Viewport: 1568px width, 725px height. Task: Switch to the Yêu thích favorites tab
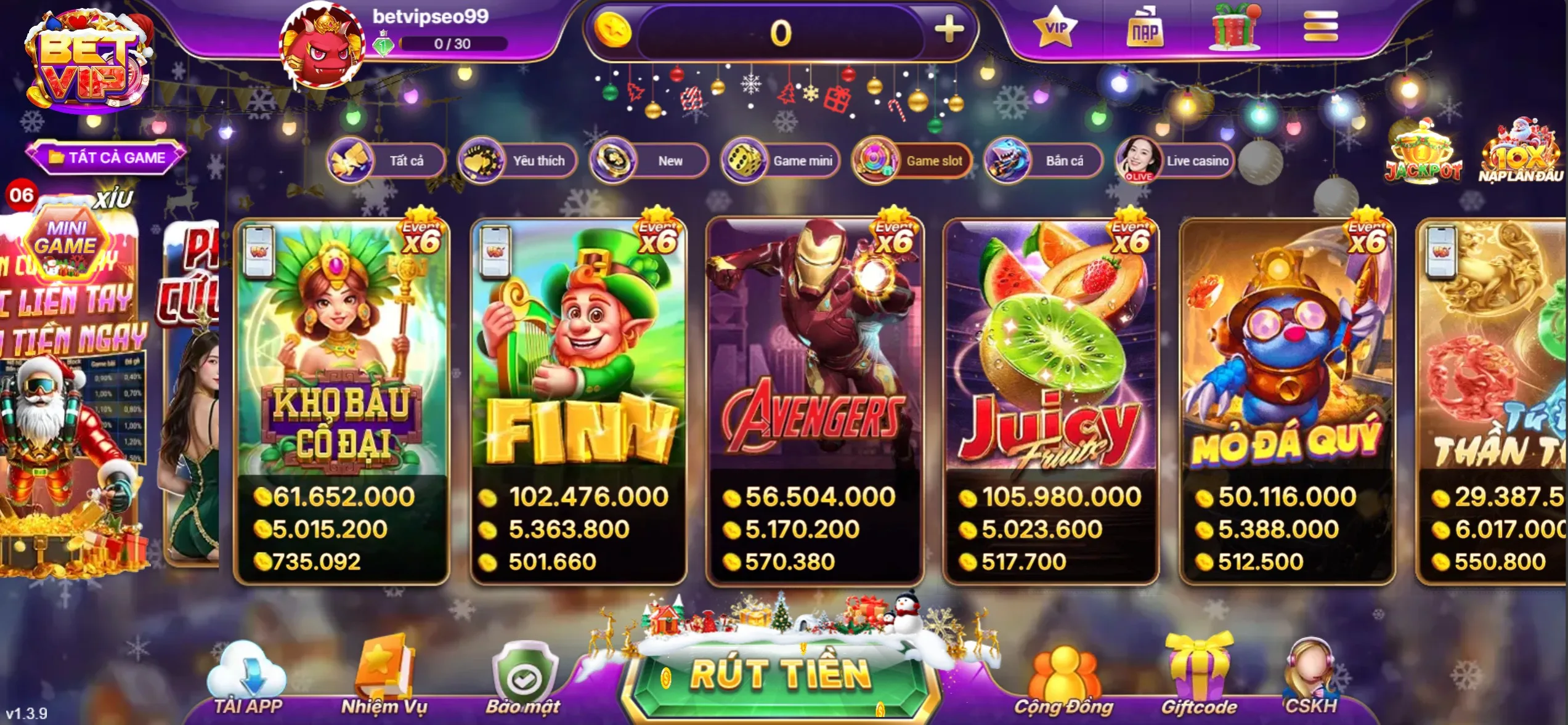click(x=516, y=161)
